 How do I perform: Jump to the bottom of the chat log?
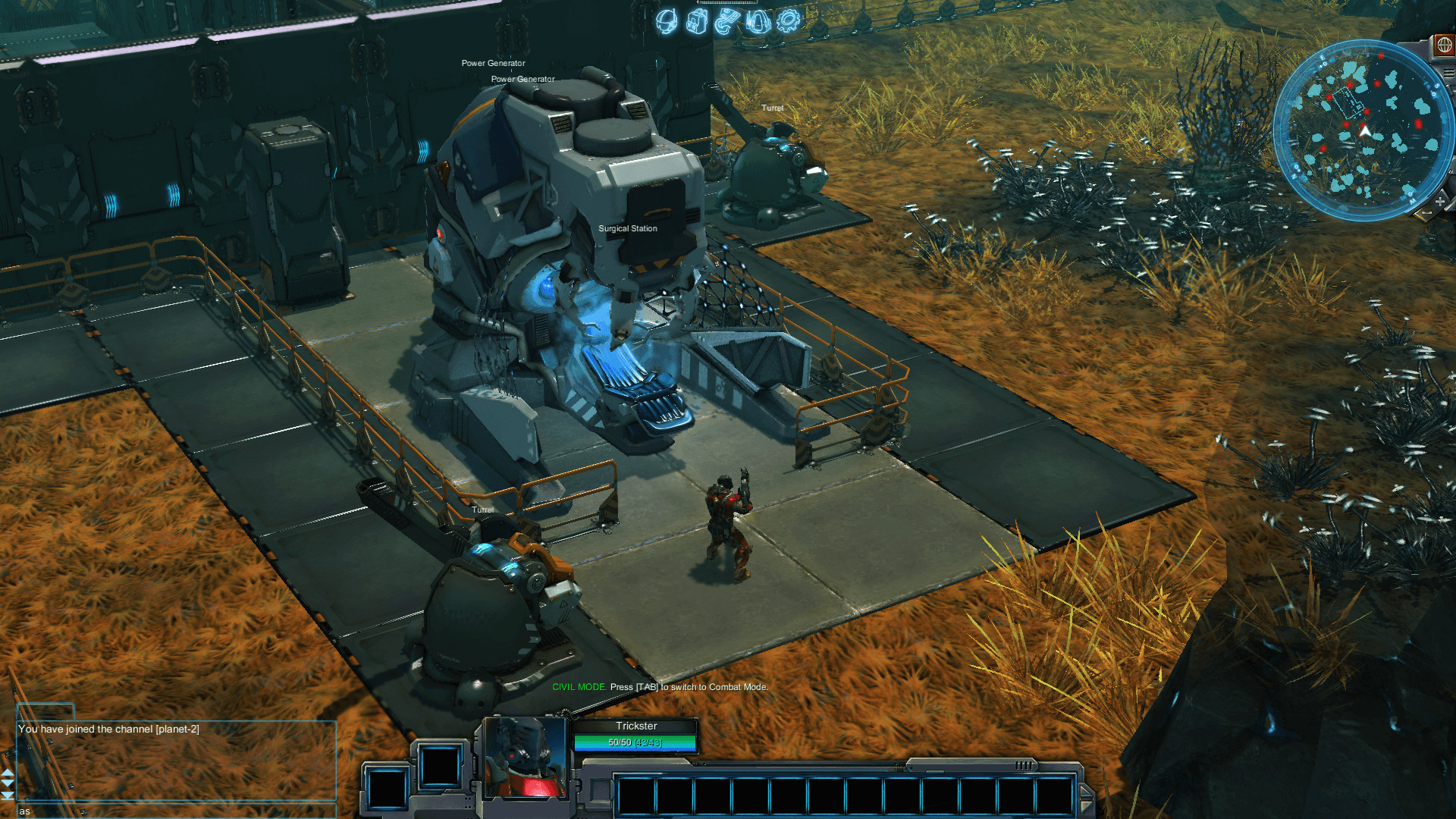tap(8, 795)
